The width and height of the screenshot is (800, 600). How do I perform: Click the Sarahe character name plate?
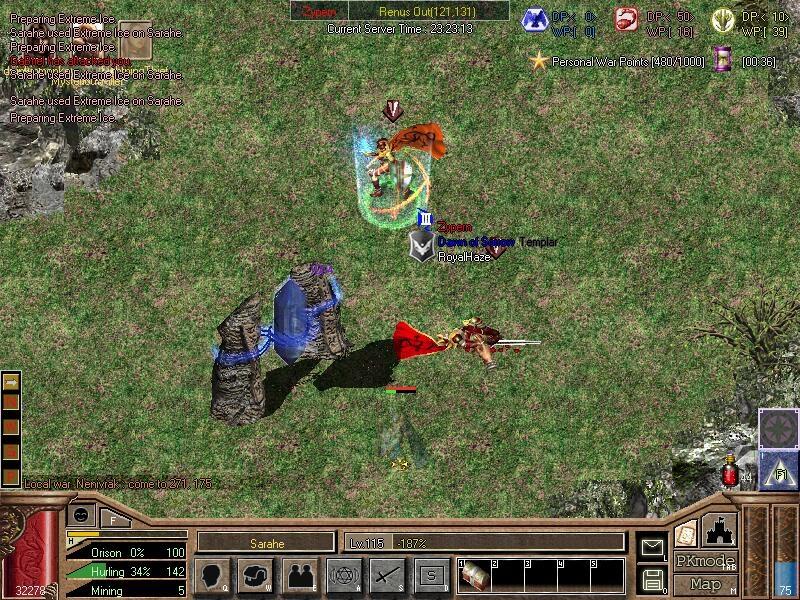tap(265, 543)
